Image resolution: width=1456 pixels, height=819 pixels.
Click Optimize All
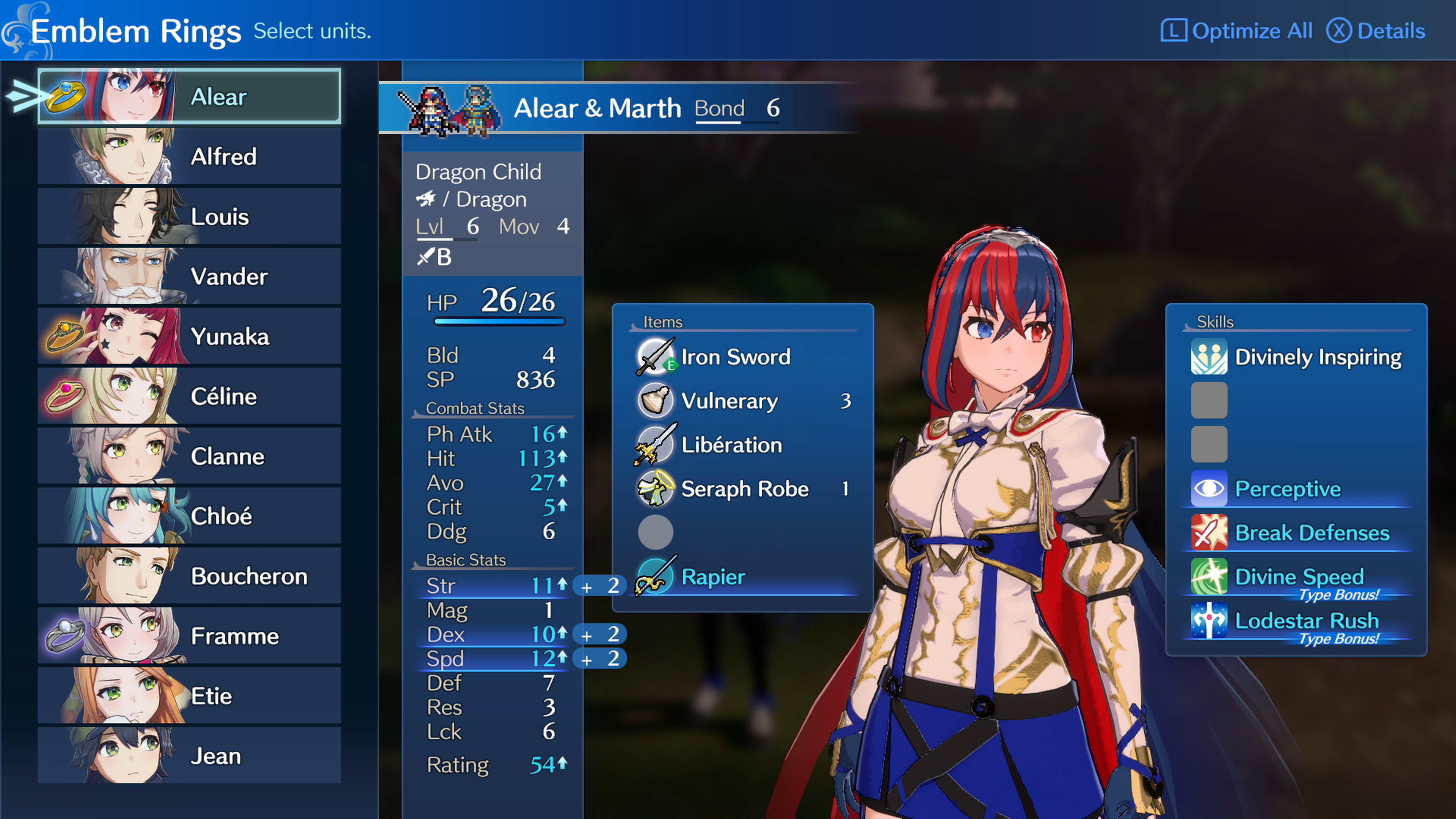click(1251, 30)
